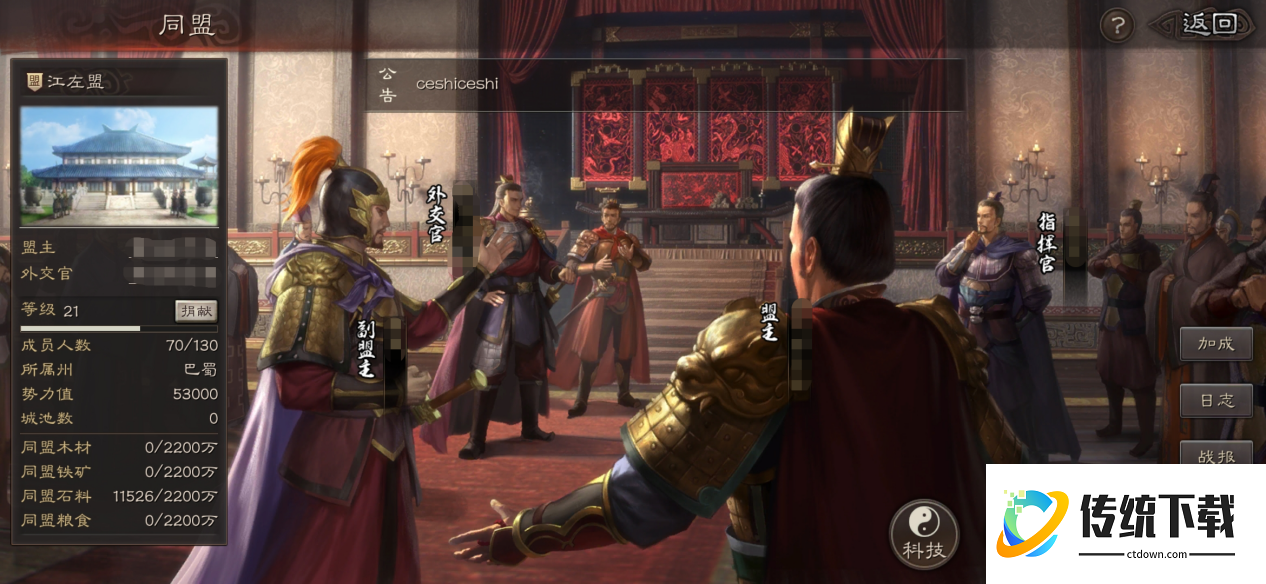Select the 公告 announcement bar
The image size is (1266, 584).
point(664,85)
